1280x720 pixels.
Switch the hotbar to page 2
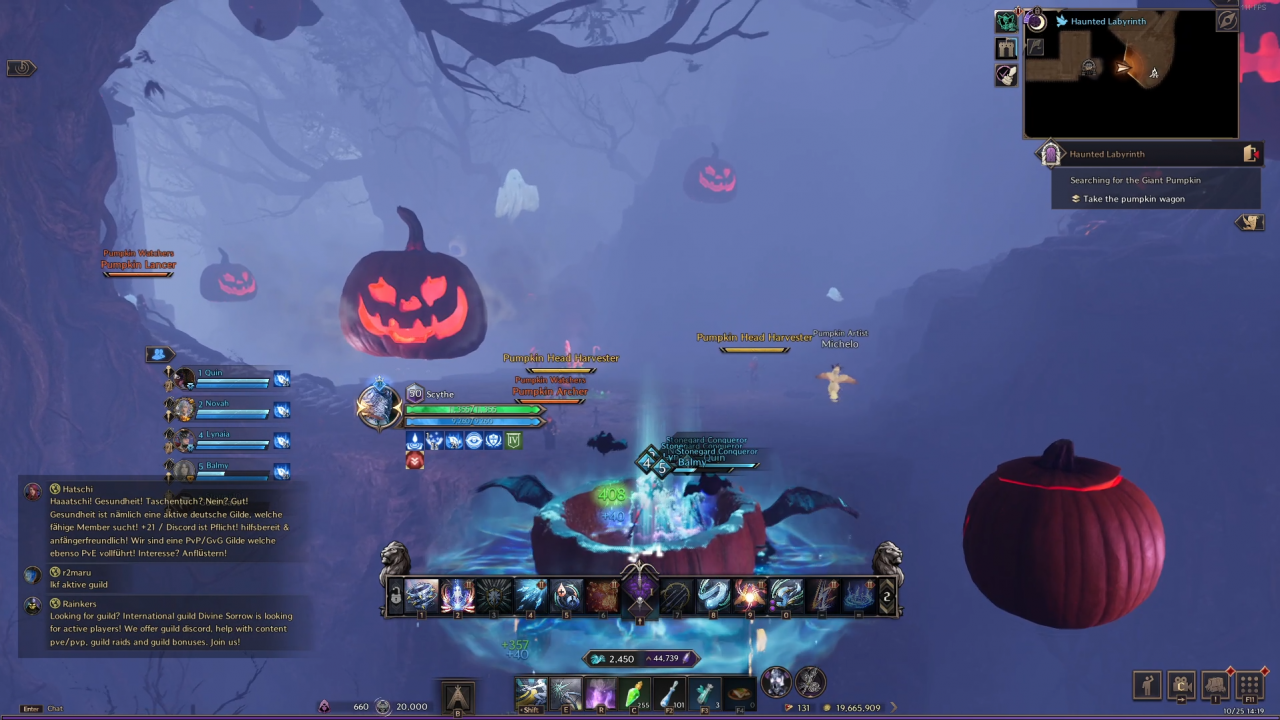click(x=887, y=596)
